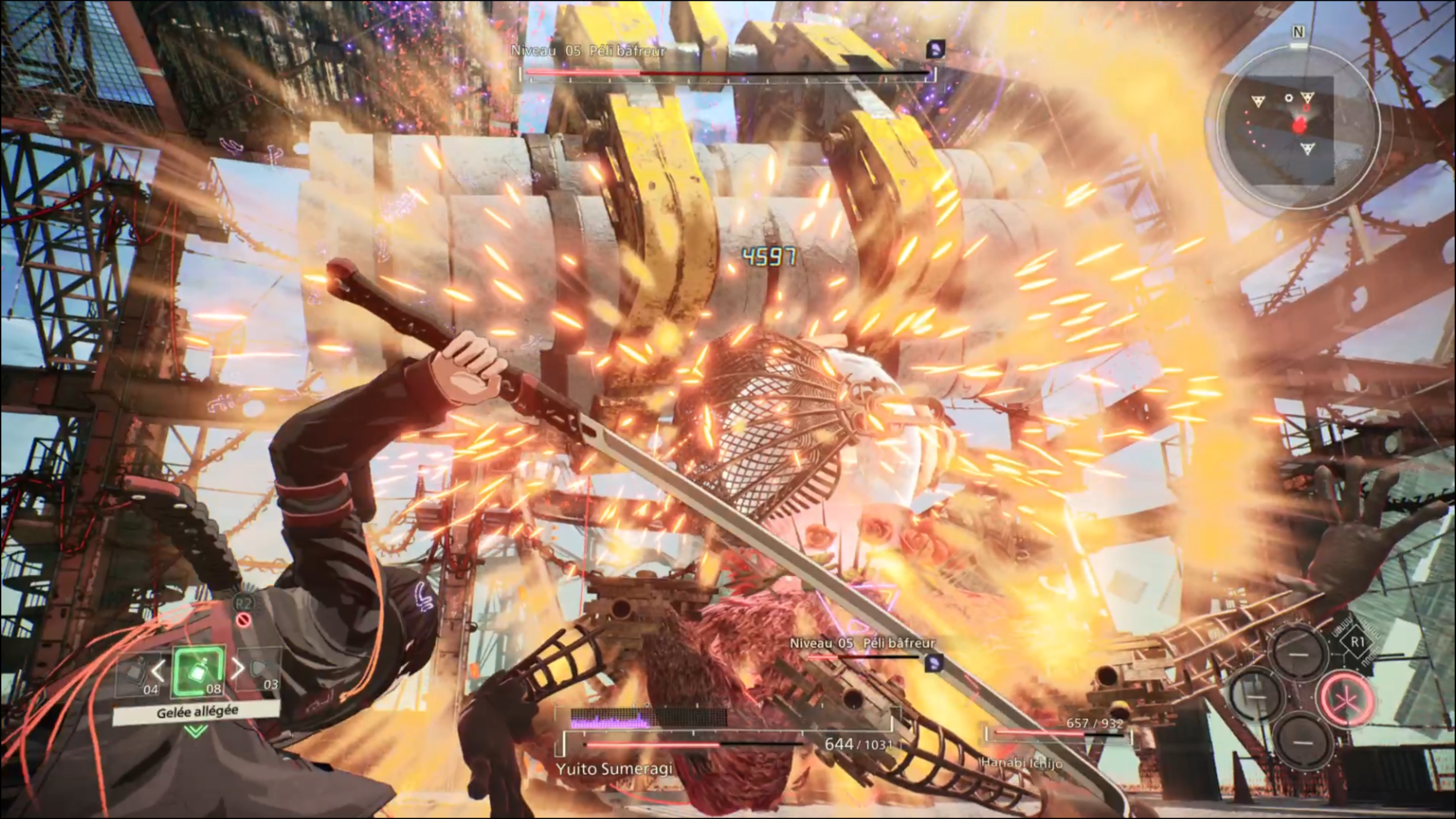The image size is (1456, 819).
Task: Cycle items with the right arrow
Action: (x=238, y=668)
